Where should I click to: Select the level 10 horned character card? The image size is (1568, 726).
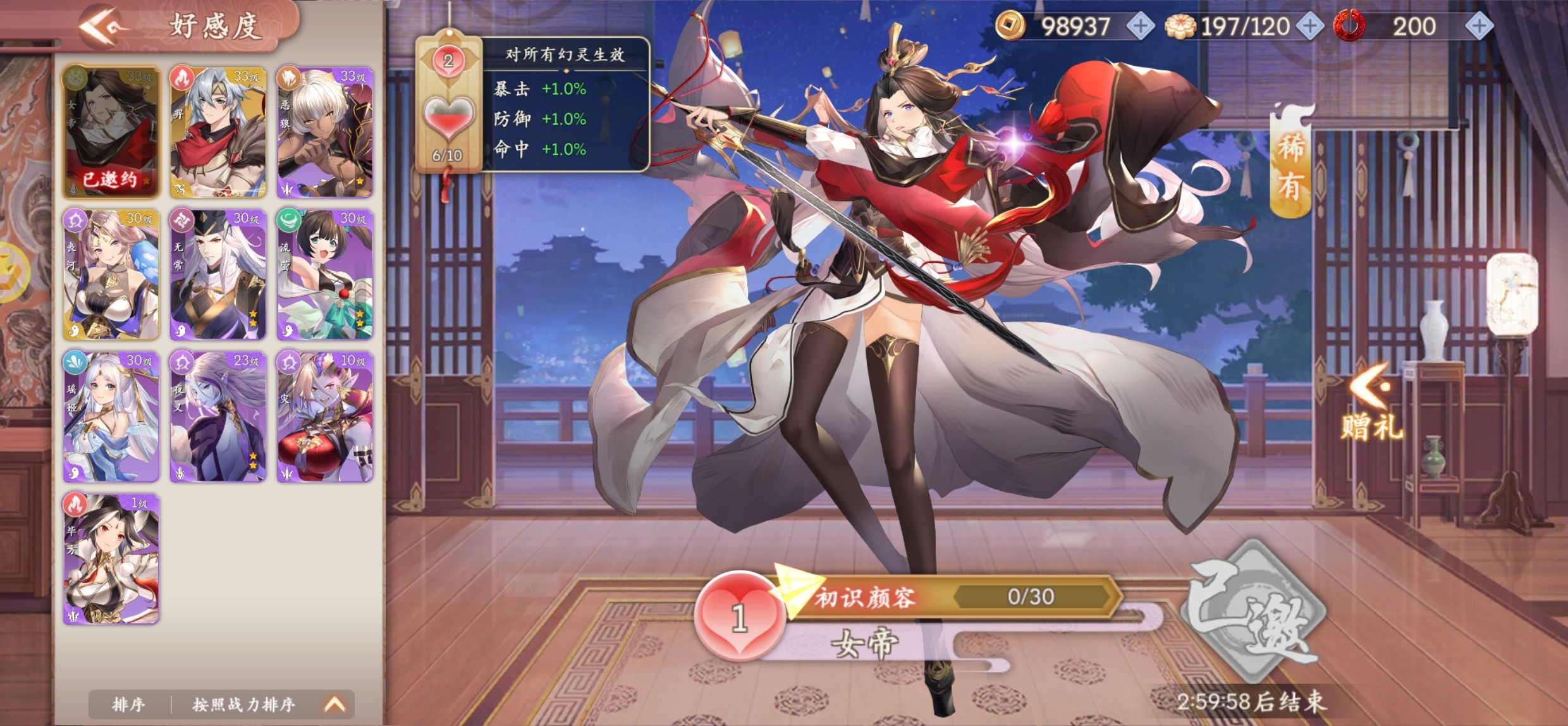pyautogui.click(x=325, y=417)
